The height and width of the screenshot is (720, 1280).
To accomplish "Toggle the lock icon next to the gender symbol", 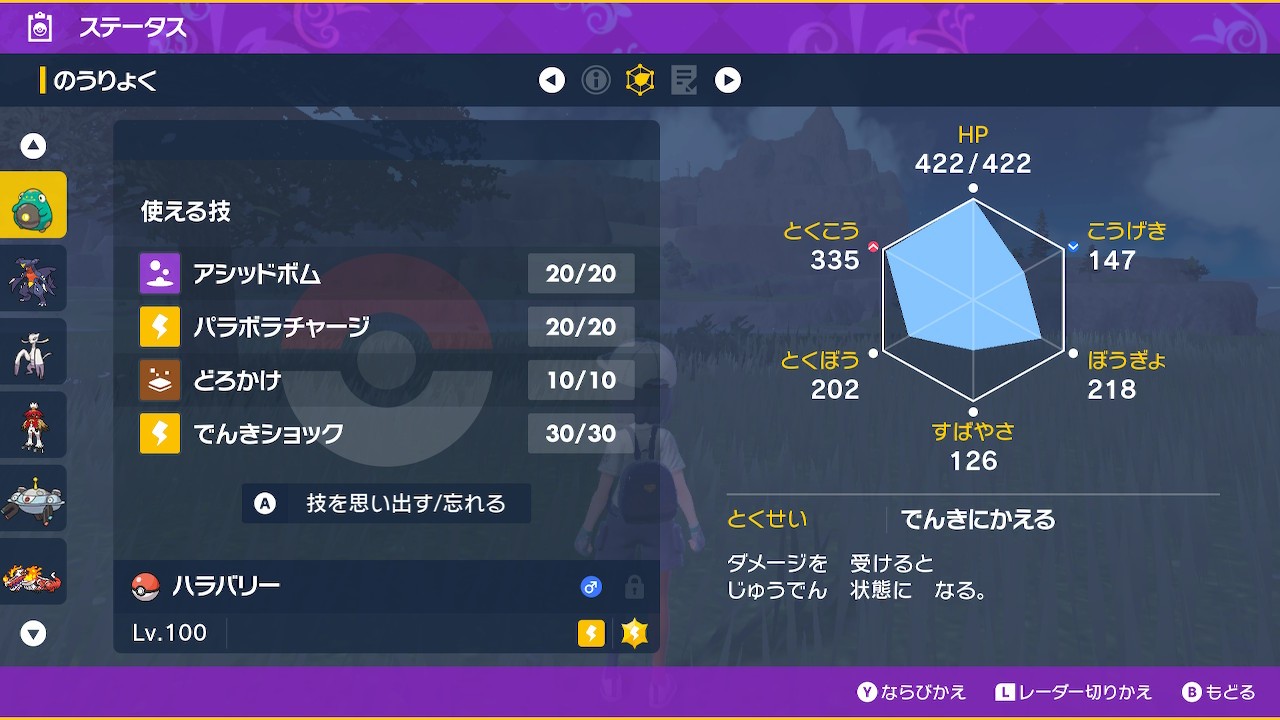I will pyautogui.click(x=634, y=587).
